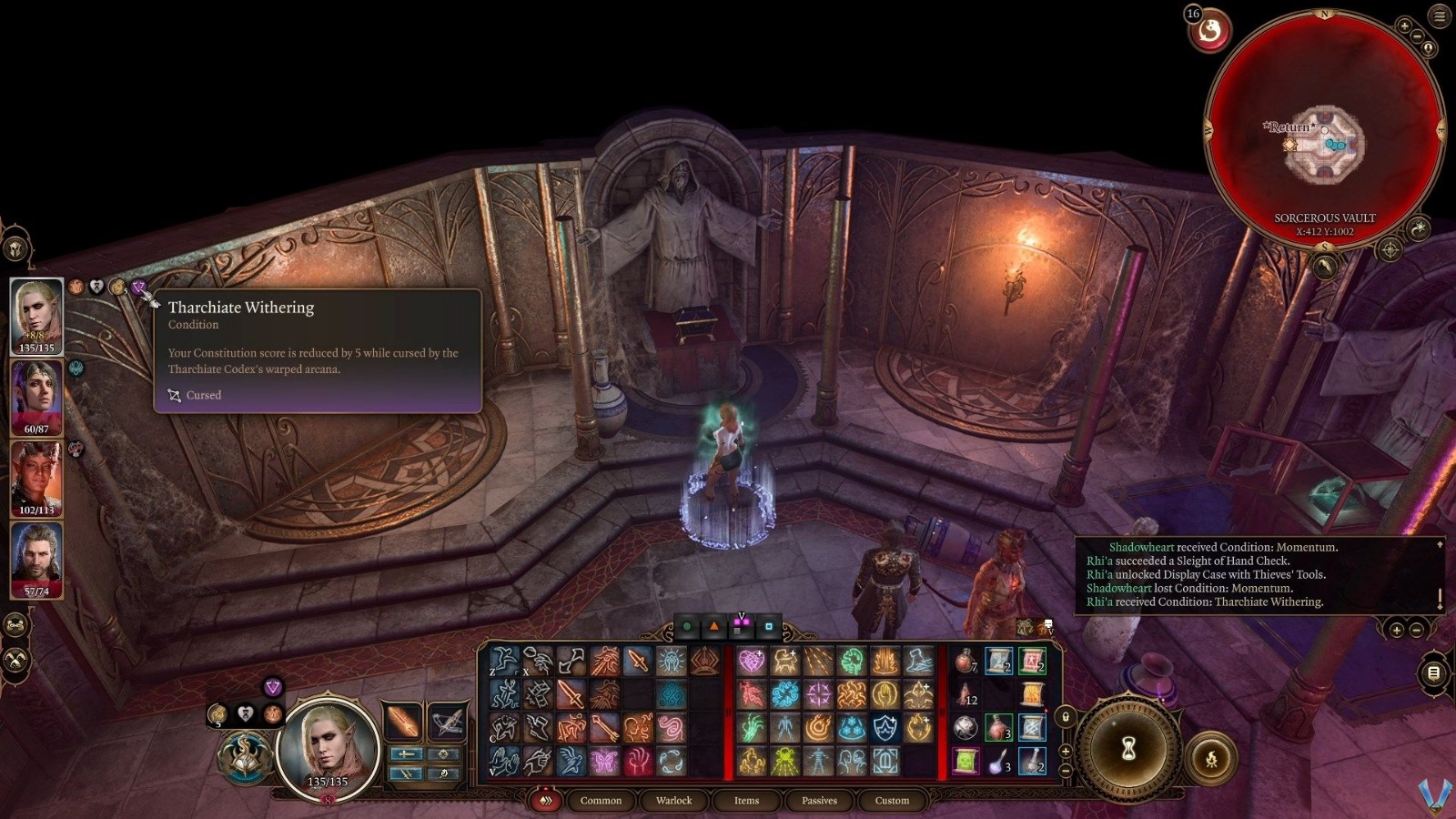Toggle the hotbar lock padlock
This screenshot has height=819, width=1456.
(1065, 715)
